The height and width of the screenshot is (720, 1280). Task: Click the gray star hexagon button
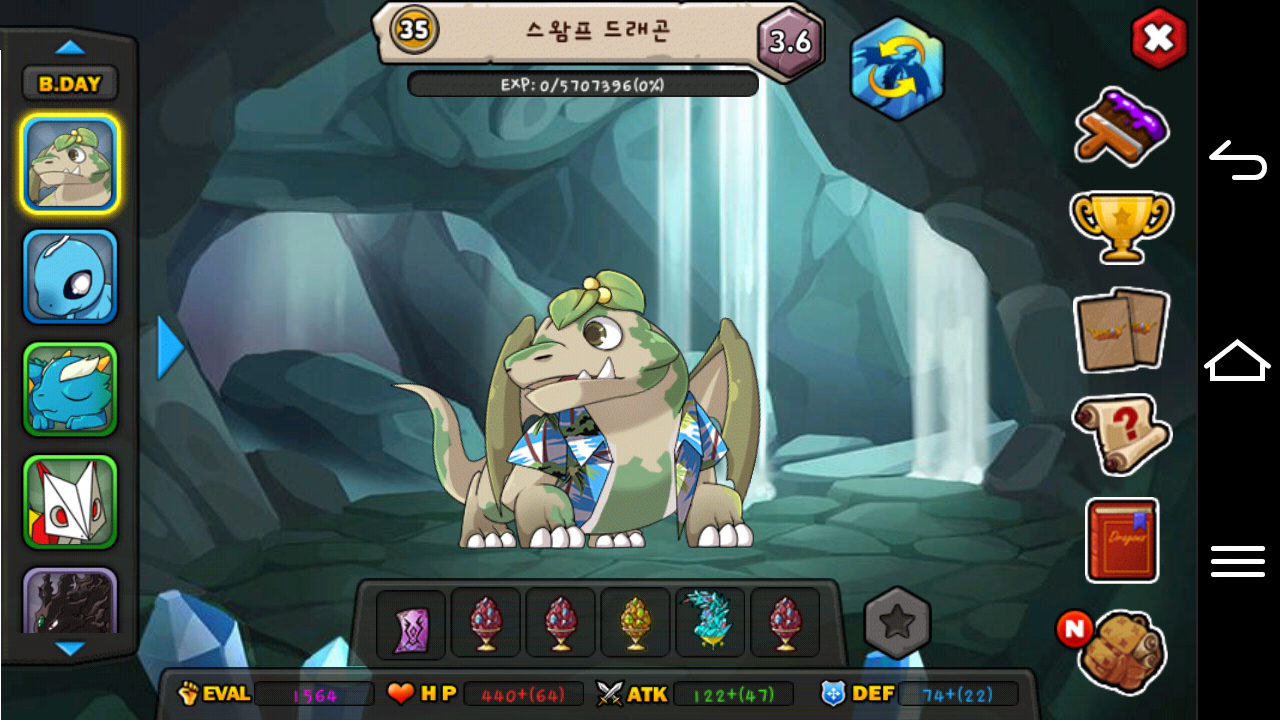point(897,623)
